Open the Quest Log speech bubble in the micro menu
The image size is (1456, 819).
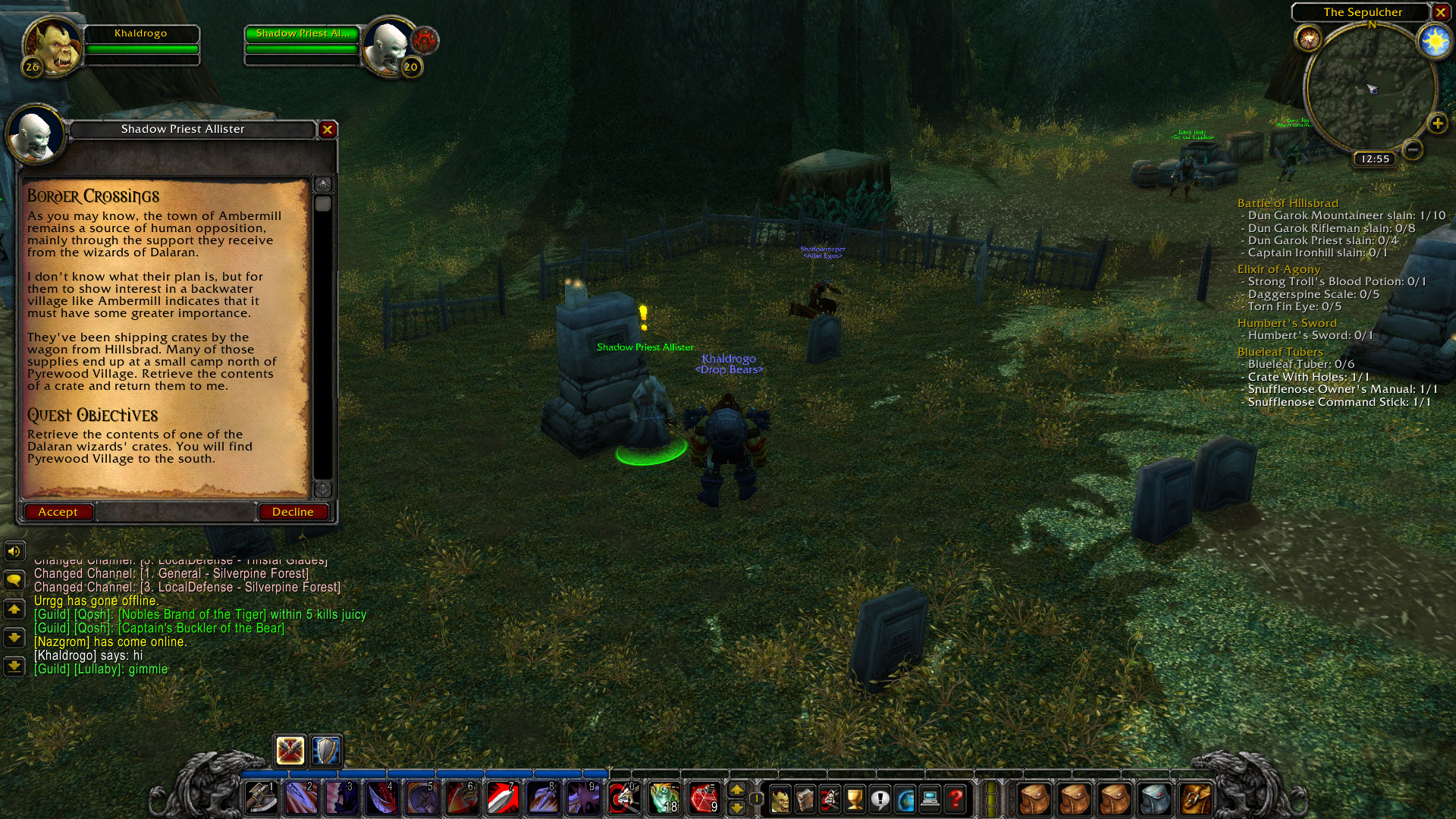[878, 796]
